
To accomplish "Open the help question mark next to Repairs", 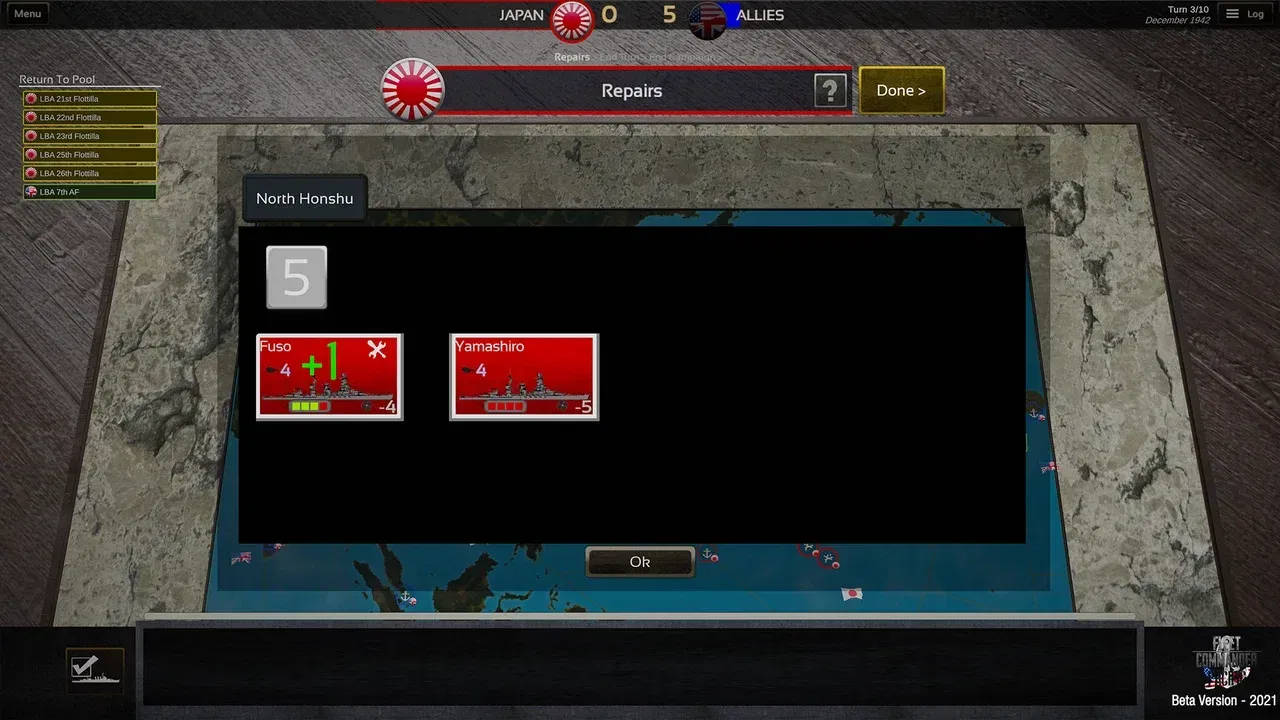I will (x=830, y=90).
